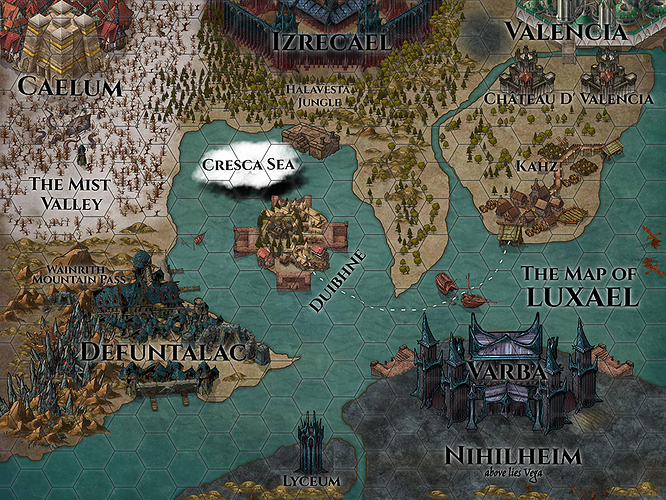This screenshot has height=500, width=666.
Task: Select the Varba castle label
Action: tap(505, 371)
